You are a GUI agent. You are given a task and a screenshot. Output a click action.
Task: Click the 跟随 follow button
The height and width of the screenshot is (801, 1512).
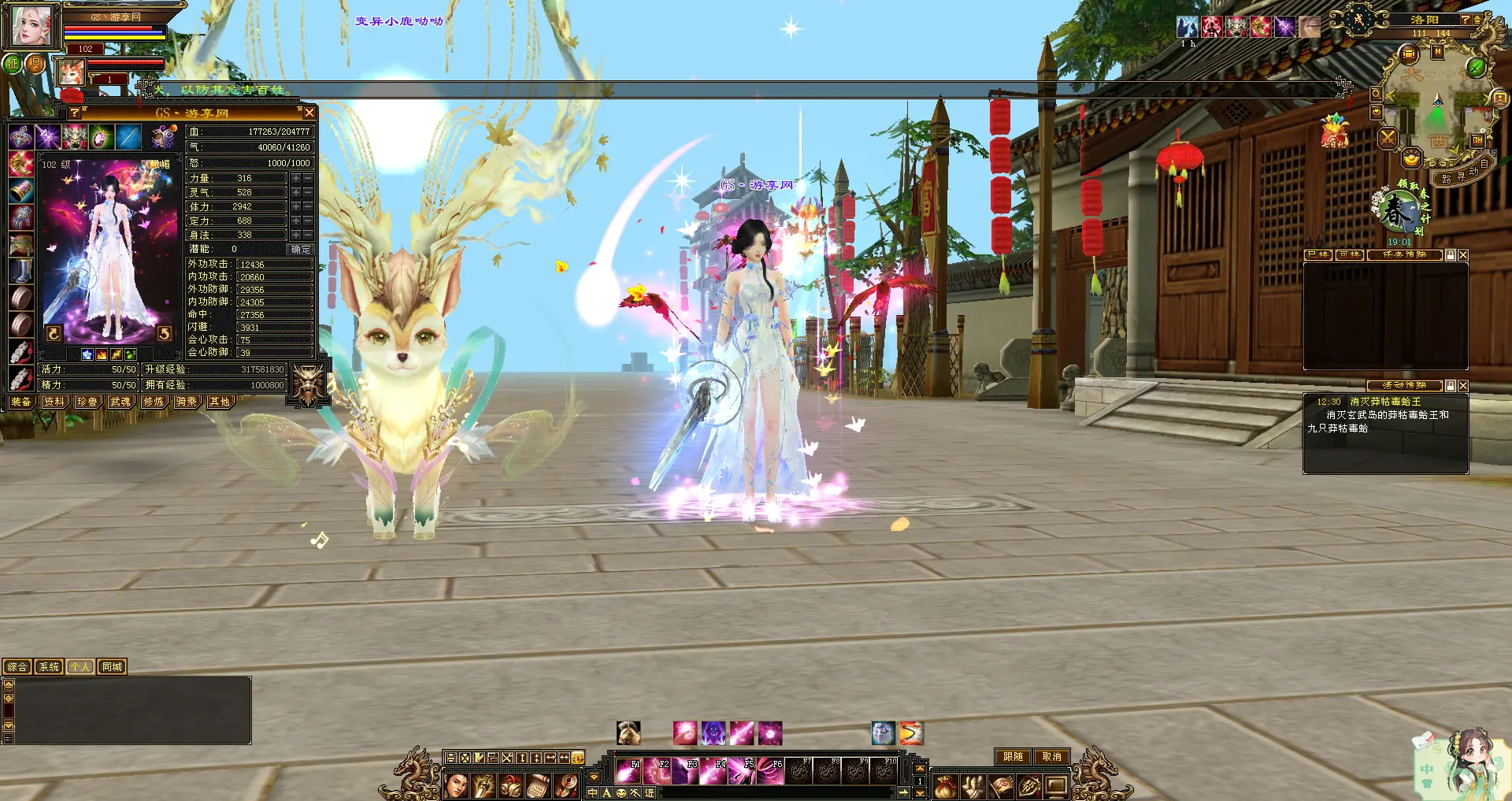point(1013,757)
